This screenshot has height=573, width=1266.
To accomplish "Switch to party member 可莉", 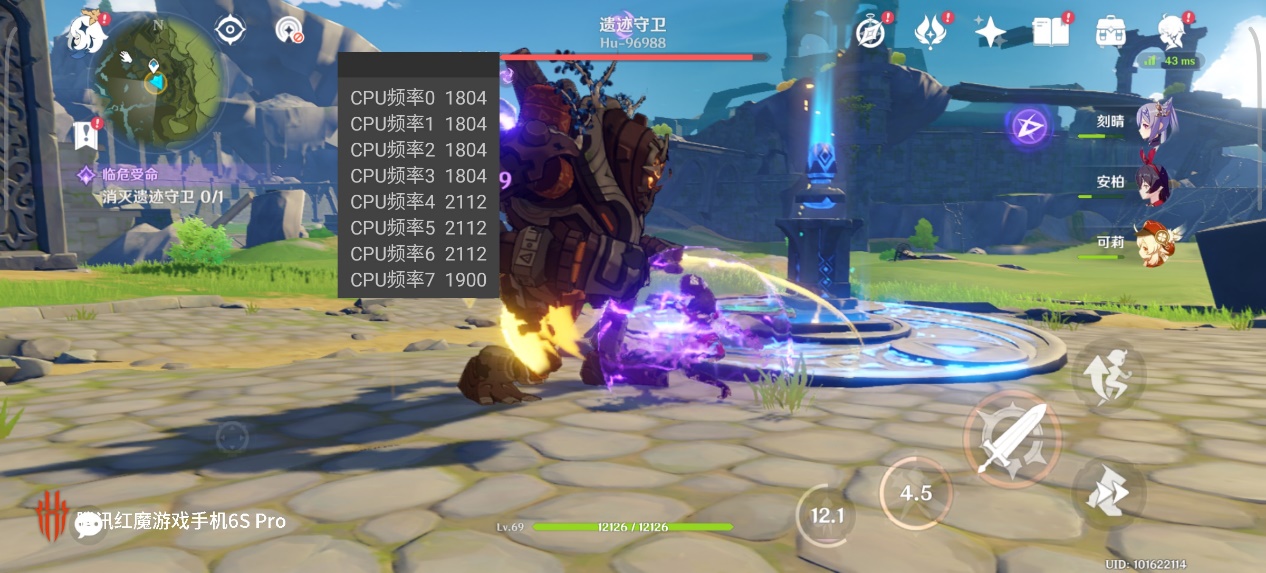I will coord(1148,243).
